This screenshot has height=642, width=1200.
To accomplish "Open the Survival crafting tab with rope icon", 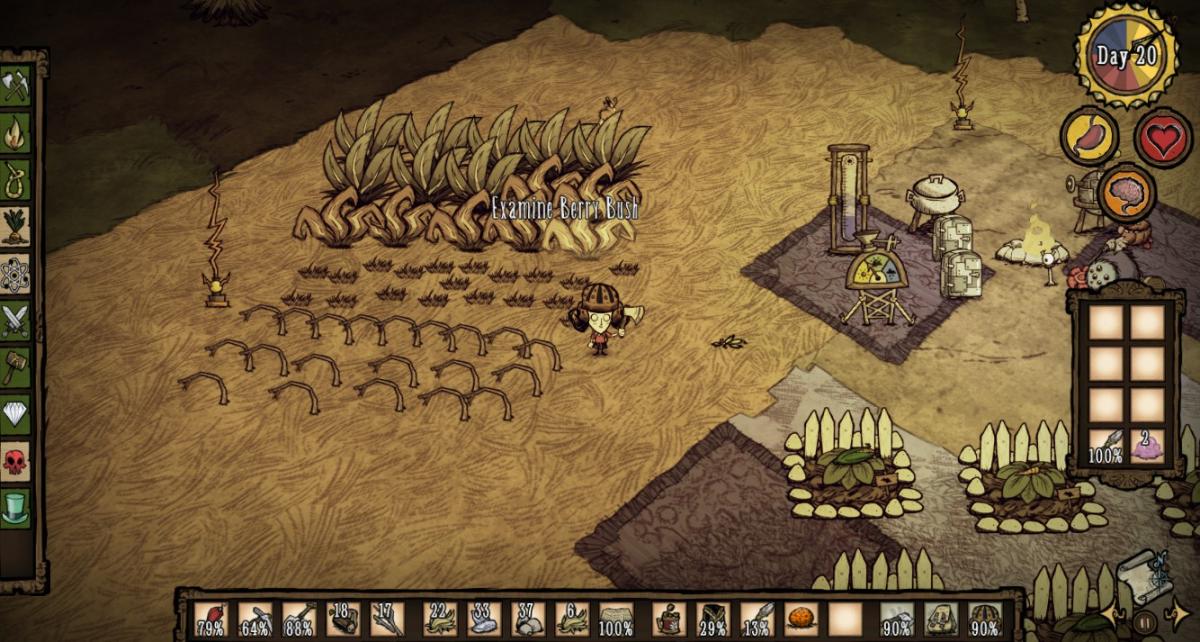I will [16, 179].
